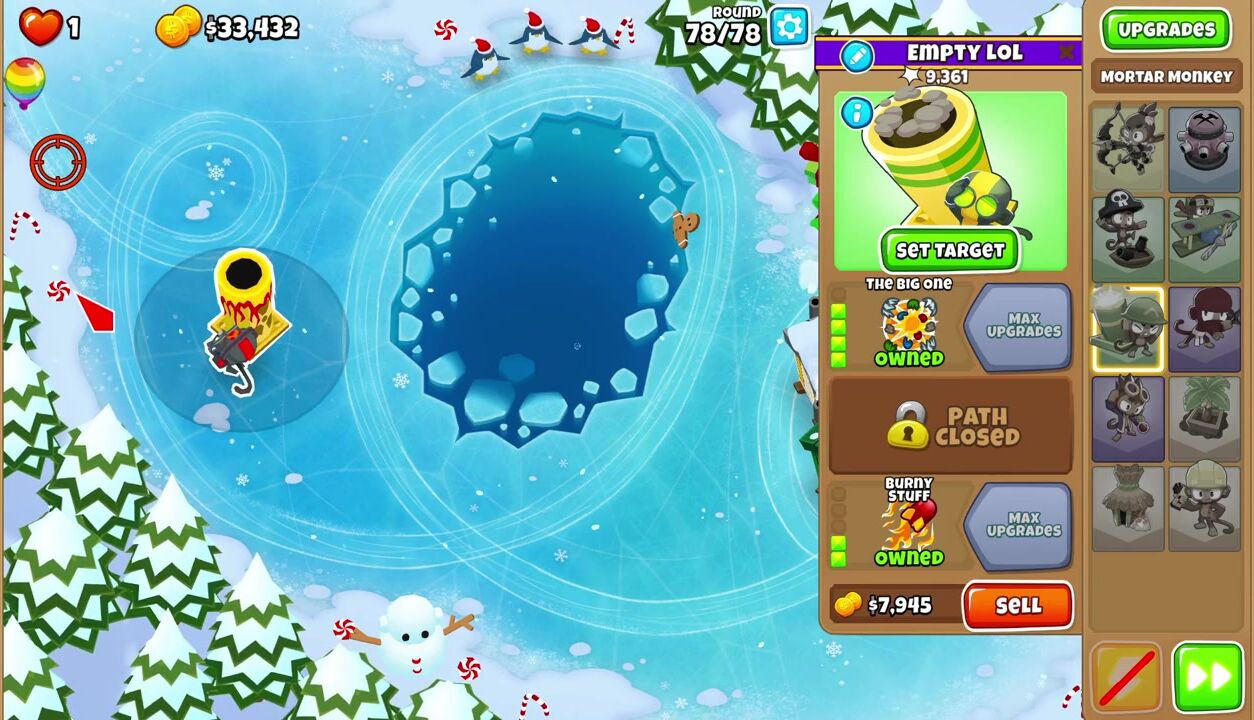Select the Banana Farm tower tile
This screenshot has height=720, width=1254.
click(x=1204, y=419)
